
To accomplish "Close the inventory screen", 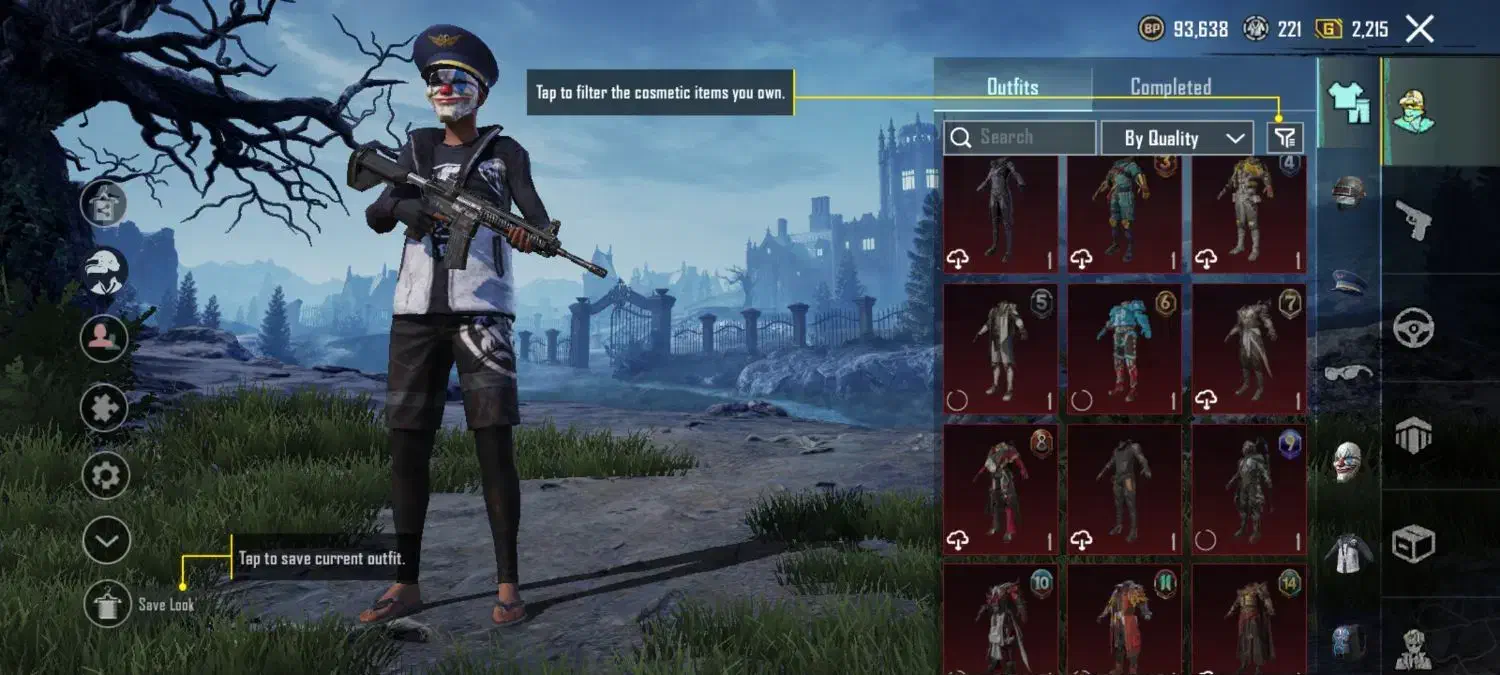I will click(x=1420, y=29).
